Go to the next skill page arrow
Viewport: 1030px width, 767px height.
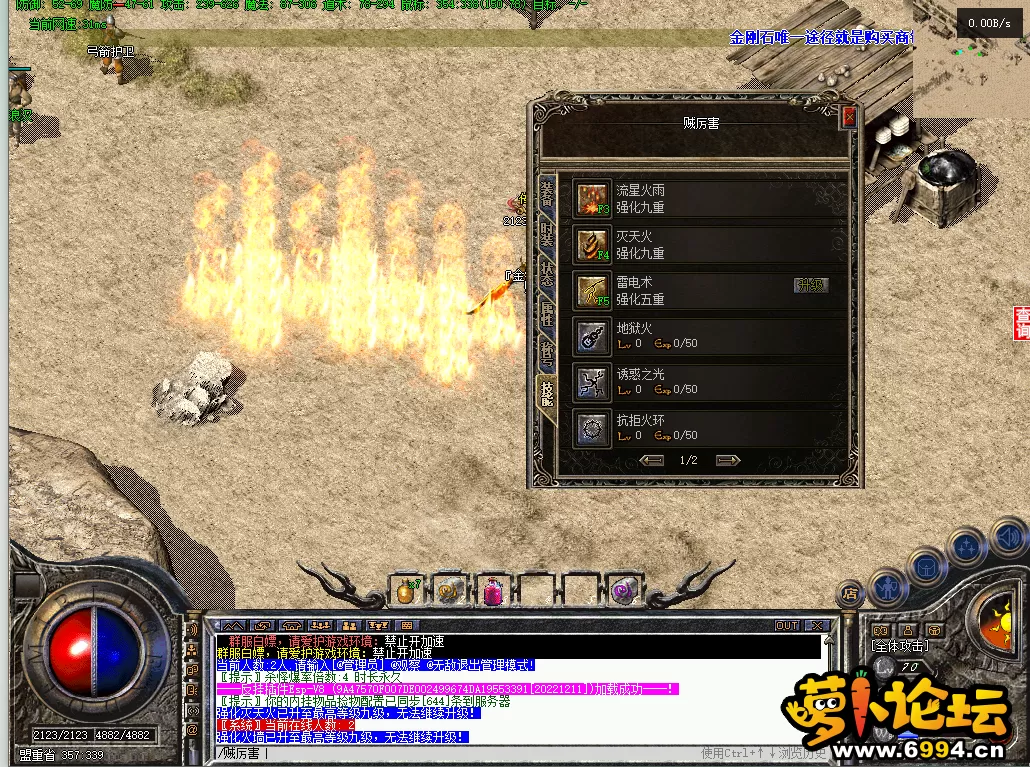click(x=728, y=460)
